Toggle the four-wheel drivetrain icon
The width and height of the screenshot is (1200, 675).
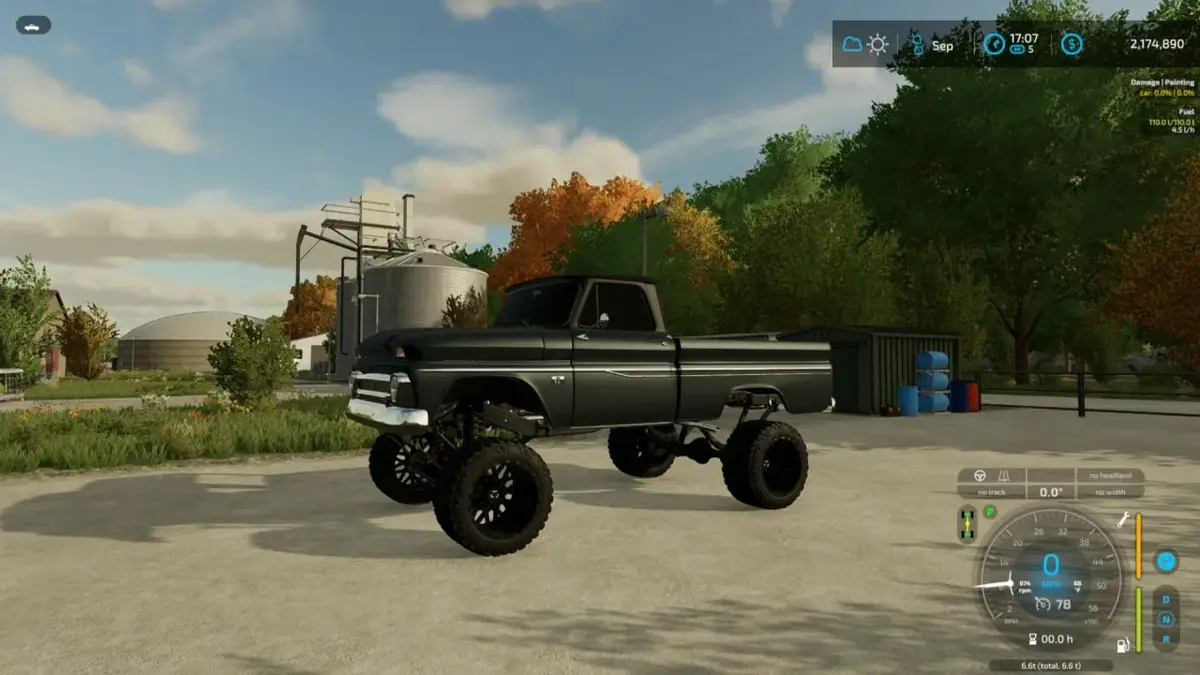[x=967, y=524]
